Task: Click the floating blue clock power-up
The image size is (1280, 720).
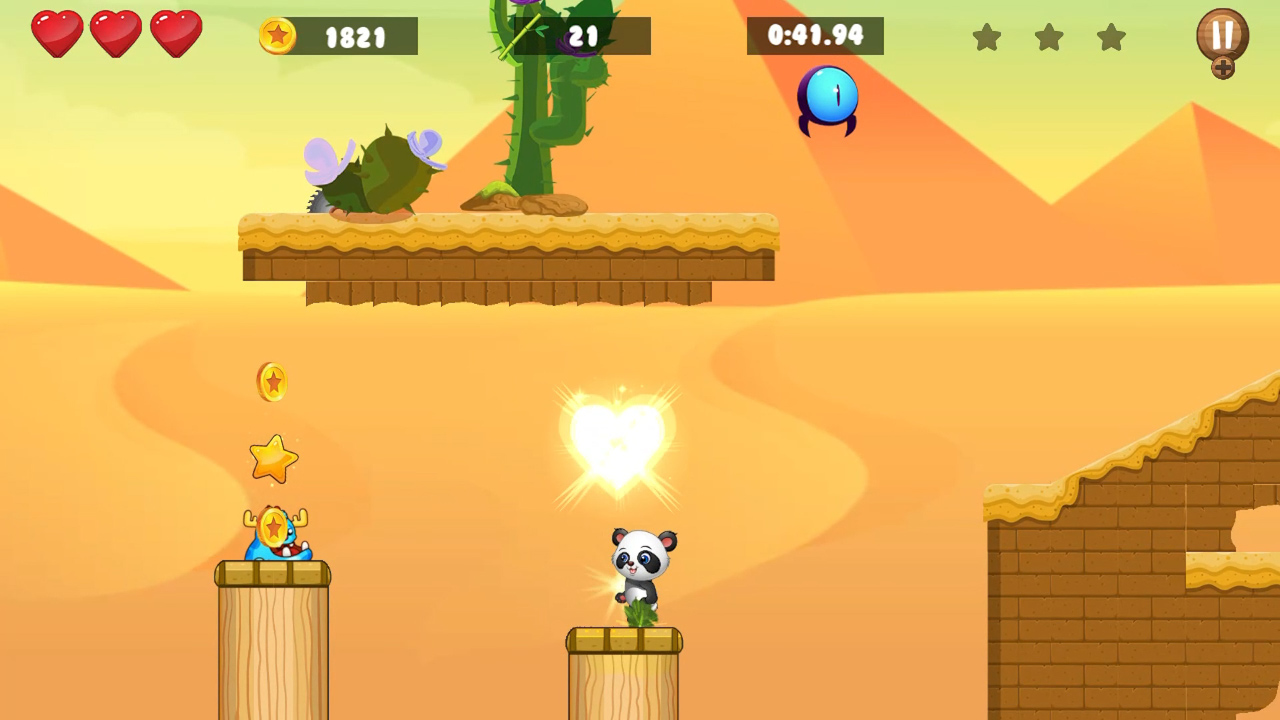Action: 828,99
